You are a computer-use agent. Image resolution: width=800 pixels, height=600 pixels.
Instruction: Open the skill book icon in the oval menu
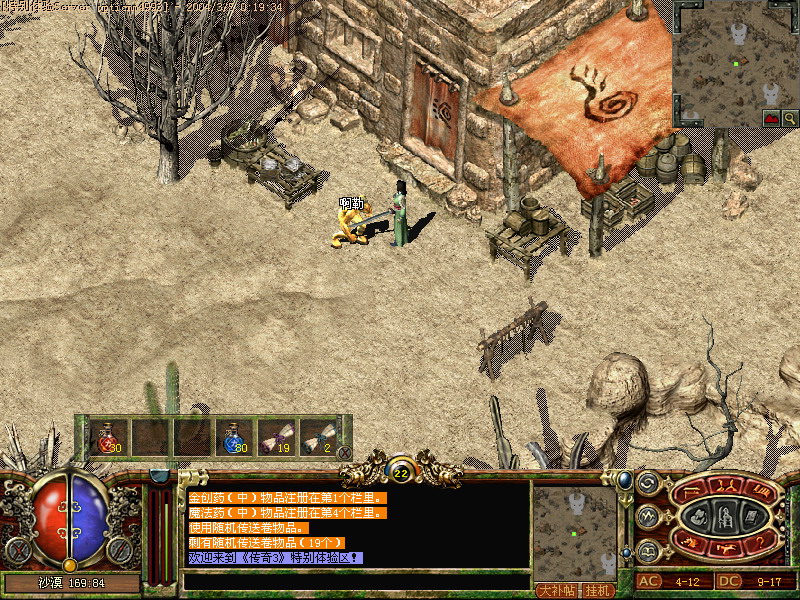[749, 517]
